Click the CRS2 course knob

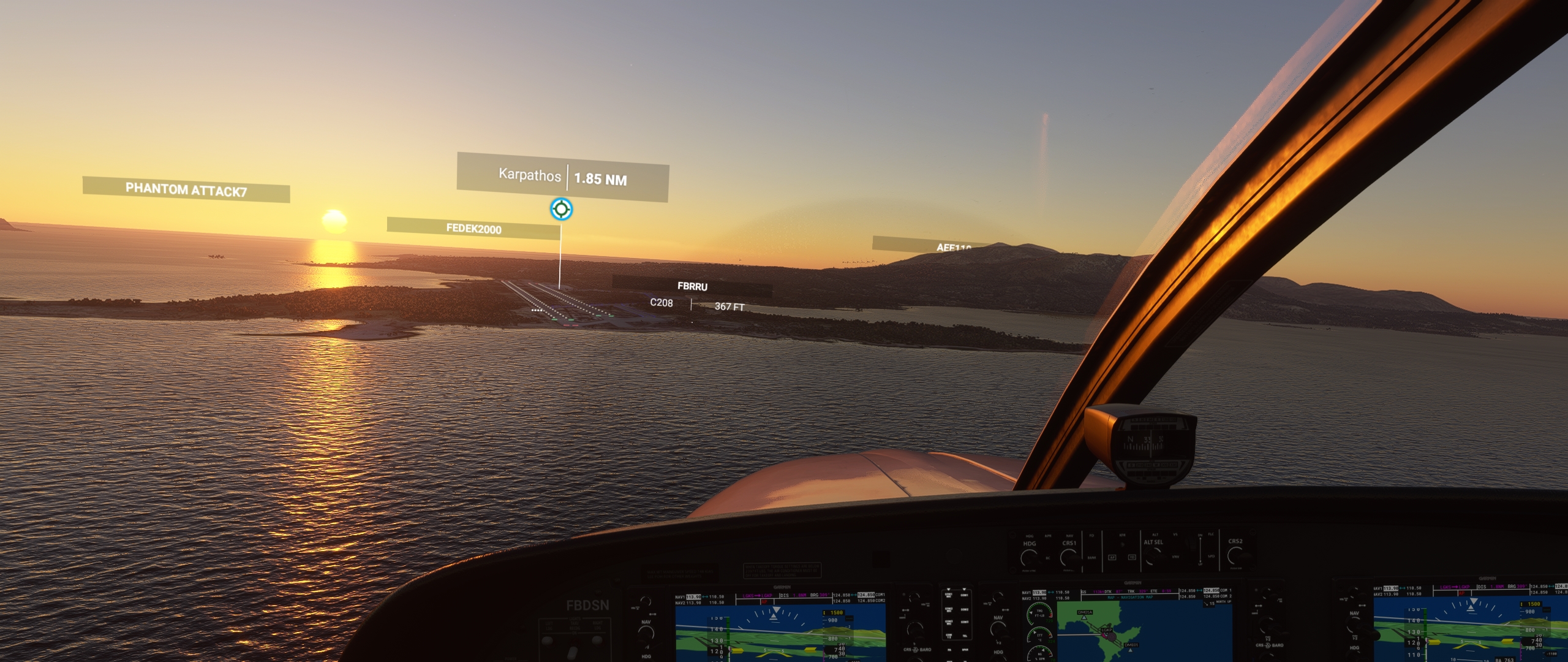pyautogui.click(x=1235, y=555)
